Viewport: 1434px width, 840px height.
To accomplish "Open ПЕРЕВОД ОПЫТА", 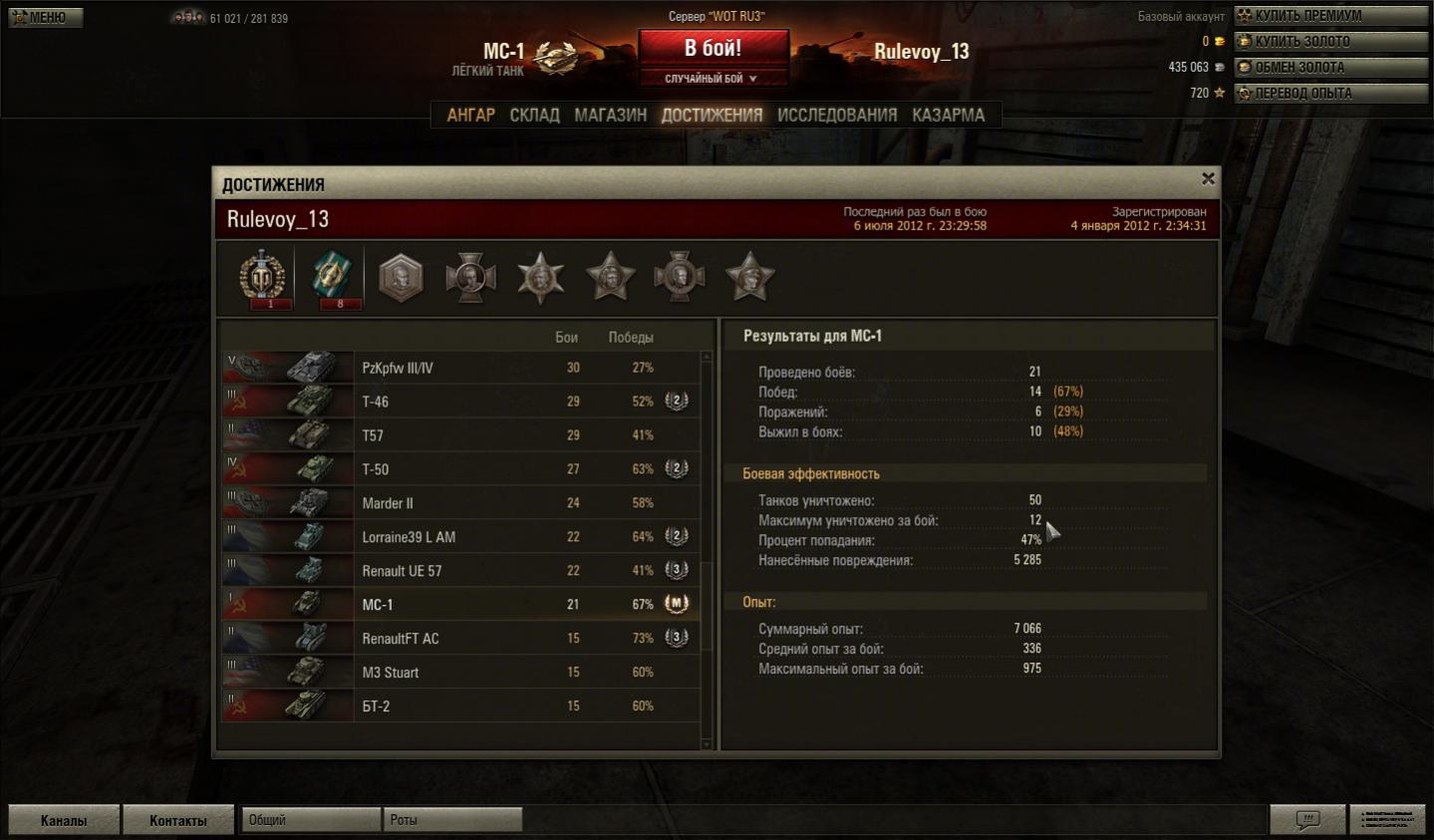I will tap(1330, 94).
